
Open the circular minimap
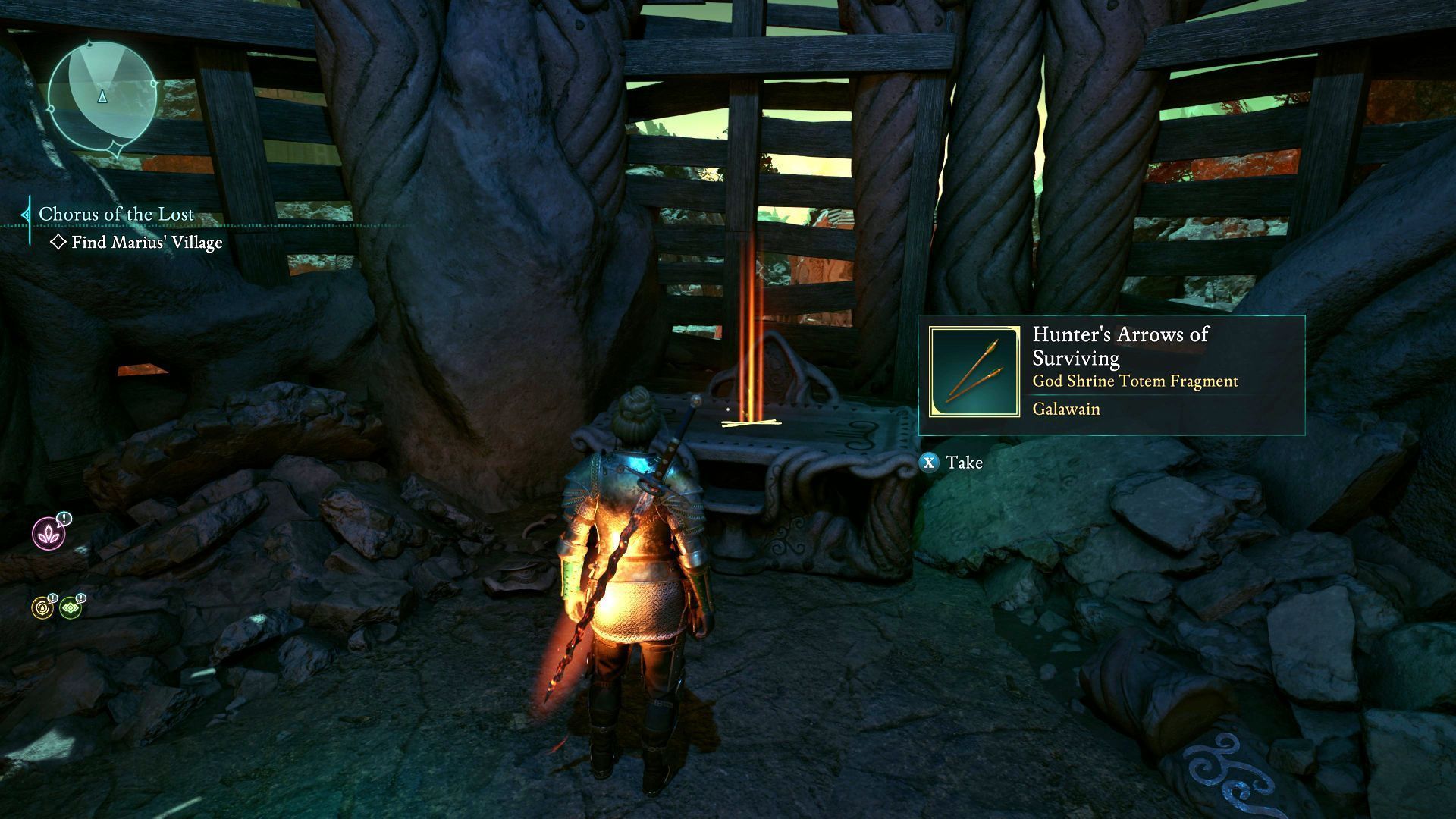pyautogui.click(x=102, y=96)
